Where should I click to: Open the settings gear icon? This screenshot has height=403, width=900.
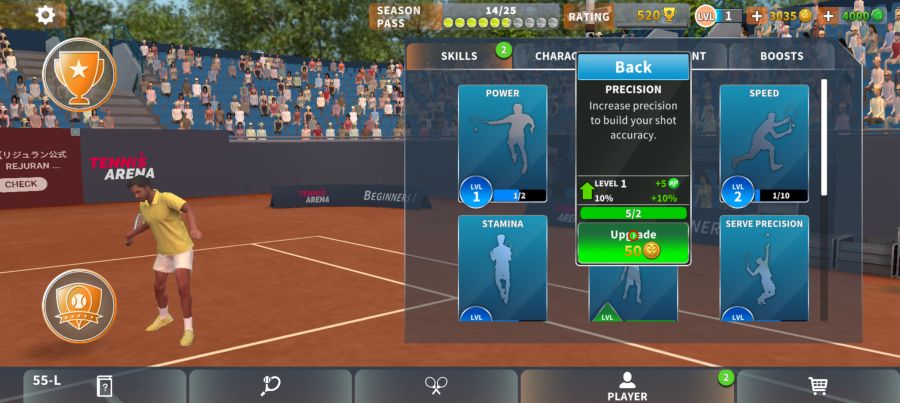(x=45, y=15)
